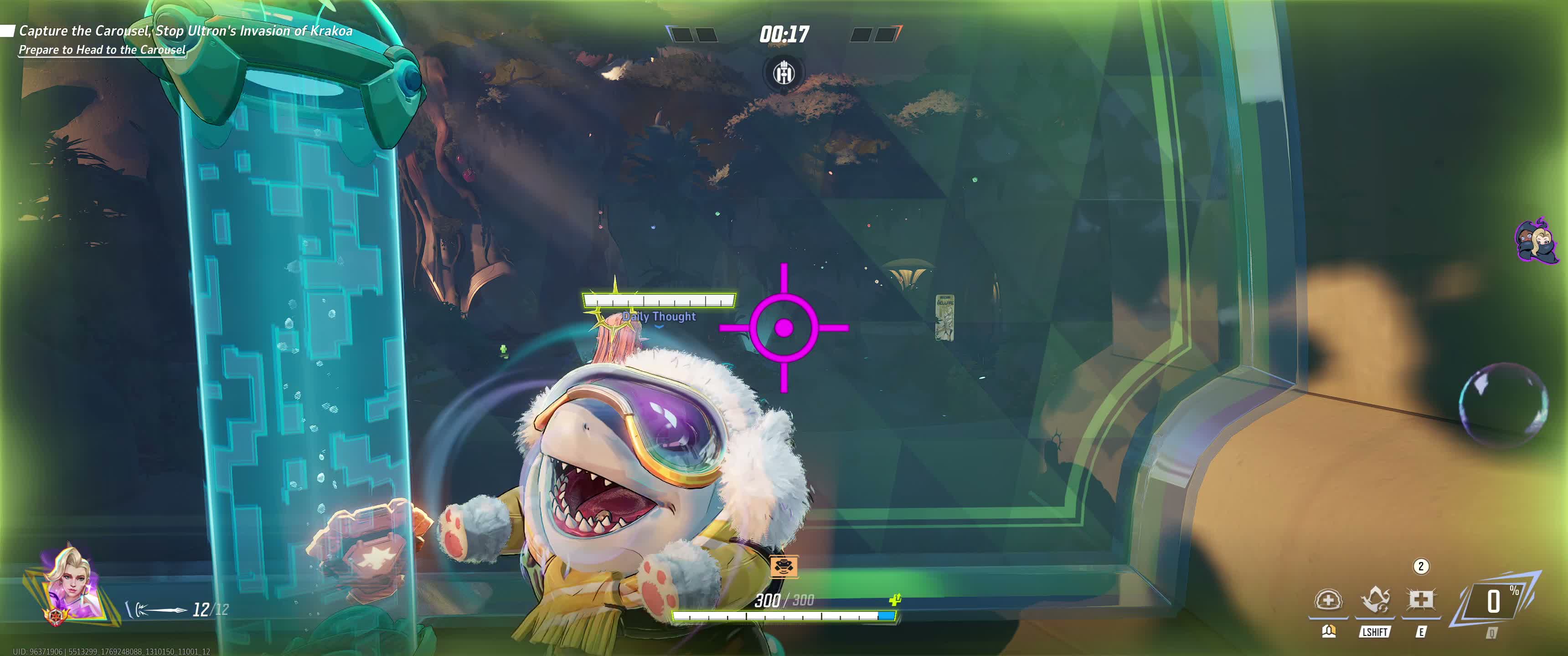
Task: Open the Capture the Carousel objective tracker
Action: 185,31
